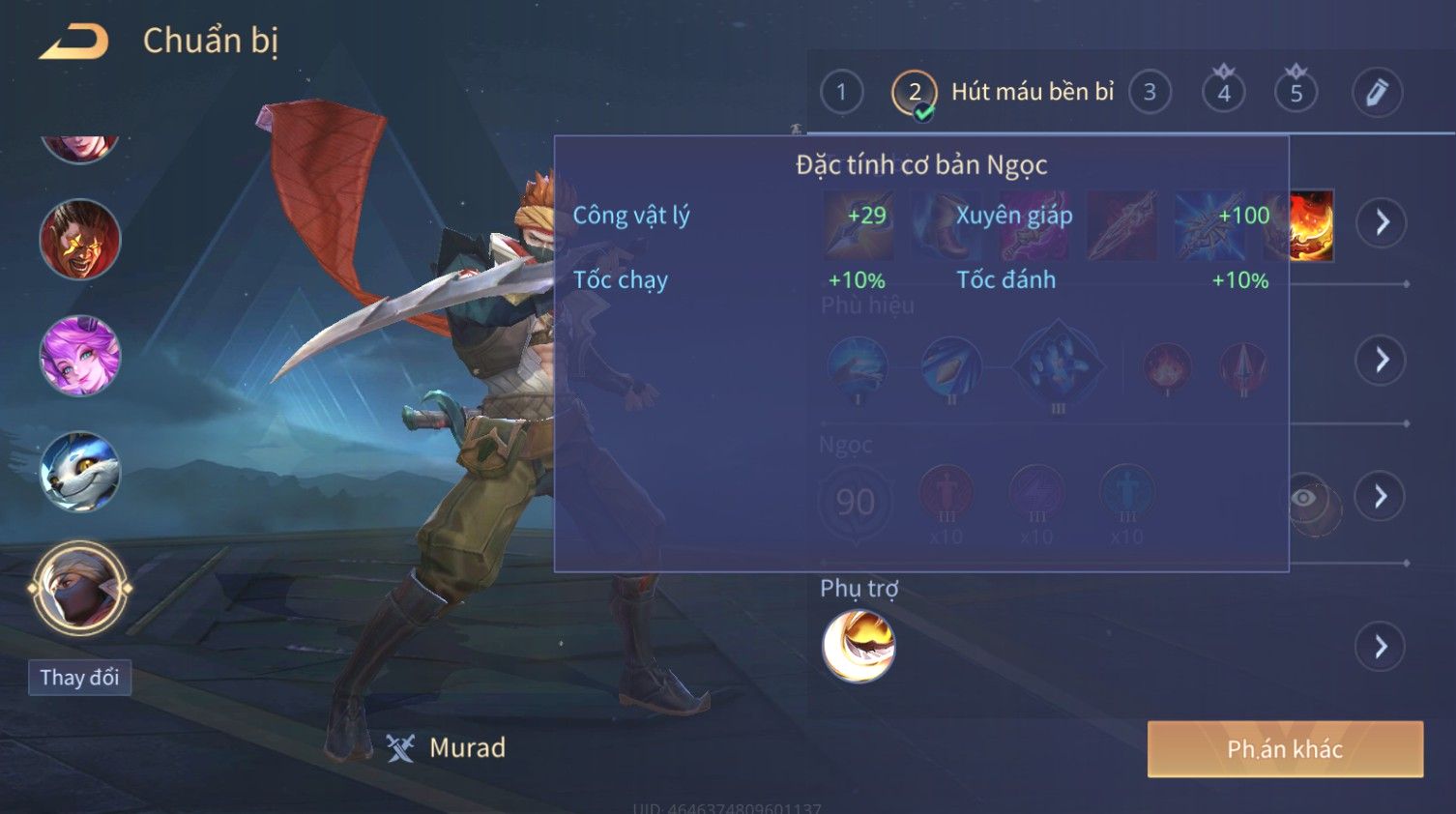Switch to build preset 4
The width and height of the screenshot is (1456, 814).
1223,93
